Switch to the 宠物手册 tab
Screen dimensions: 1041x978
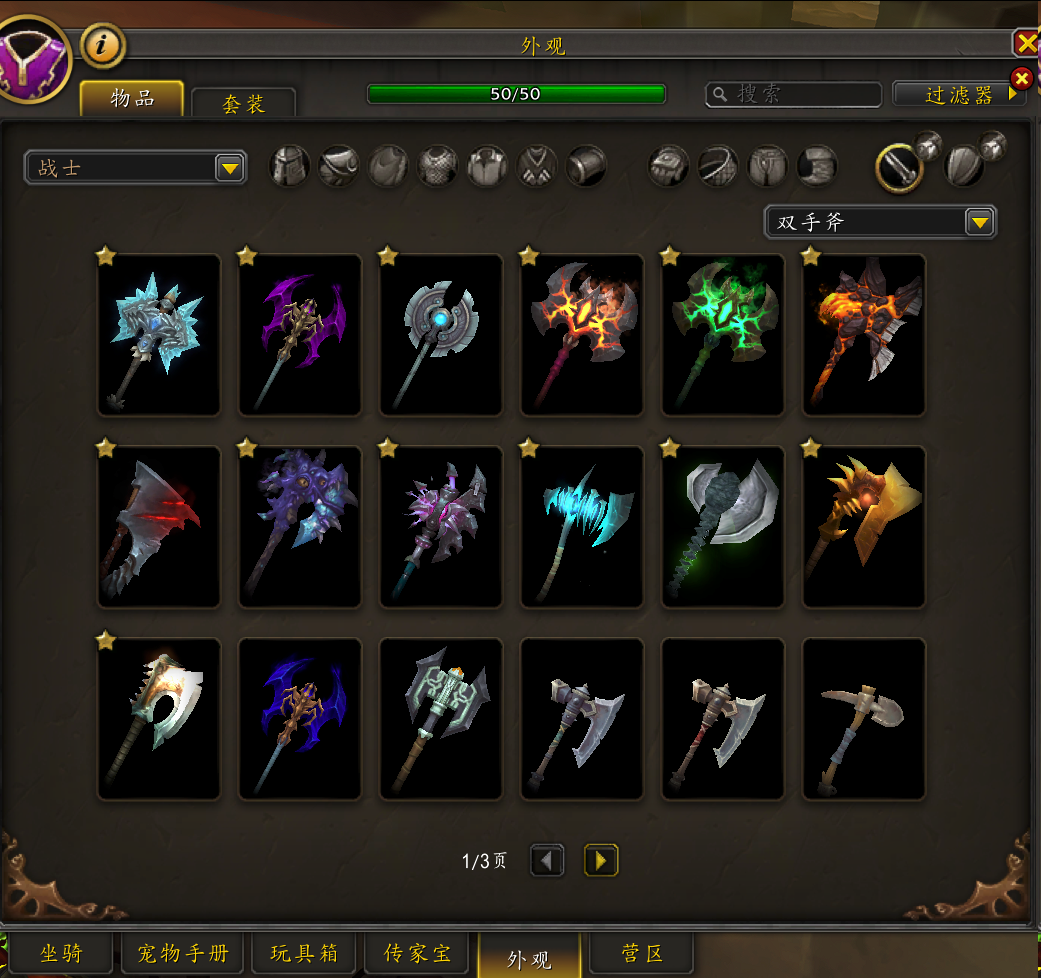(x=182, y=954)
